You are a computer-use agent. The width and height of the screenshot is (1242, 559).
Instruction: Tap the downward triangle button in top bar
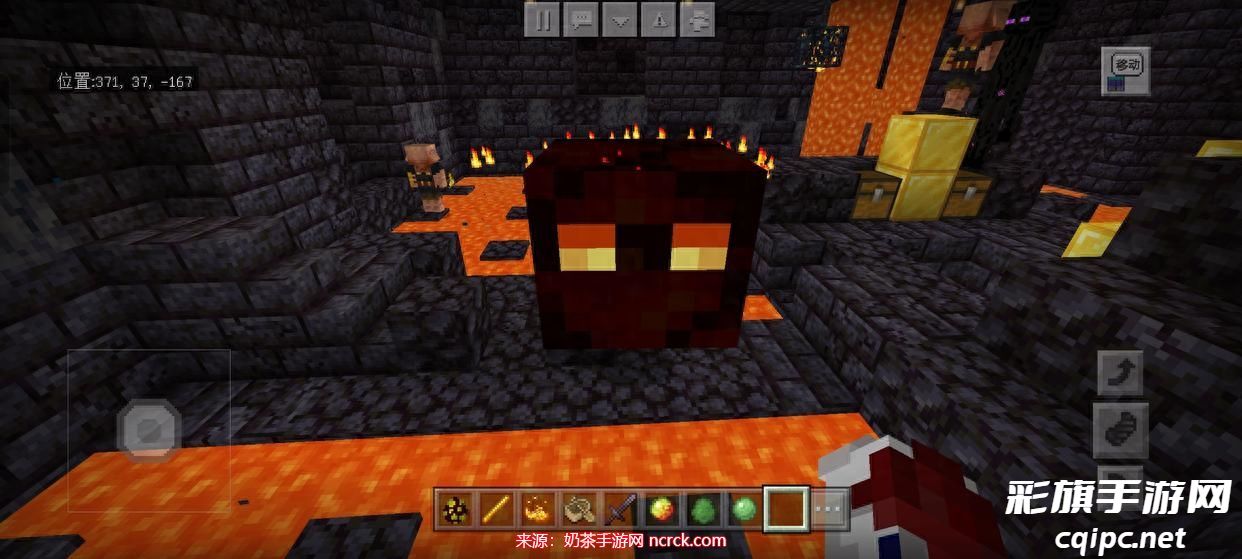620,20
